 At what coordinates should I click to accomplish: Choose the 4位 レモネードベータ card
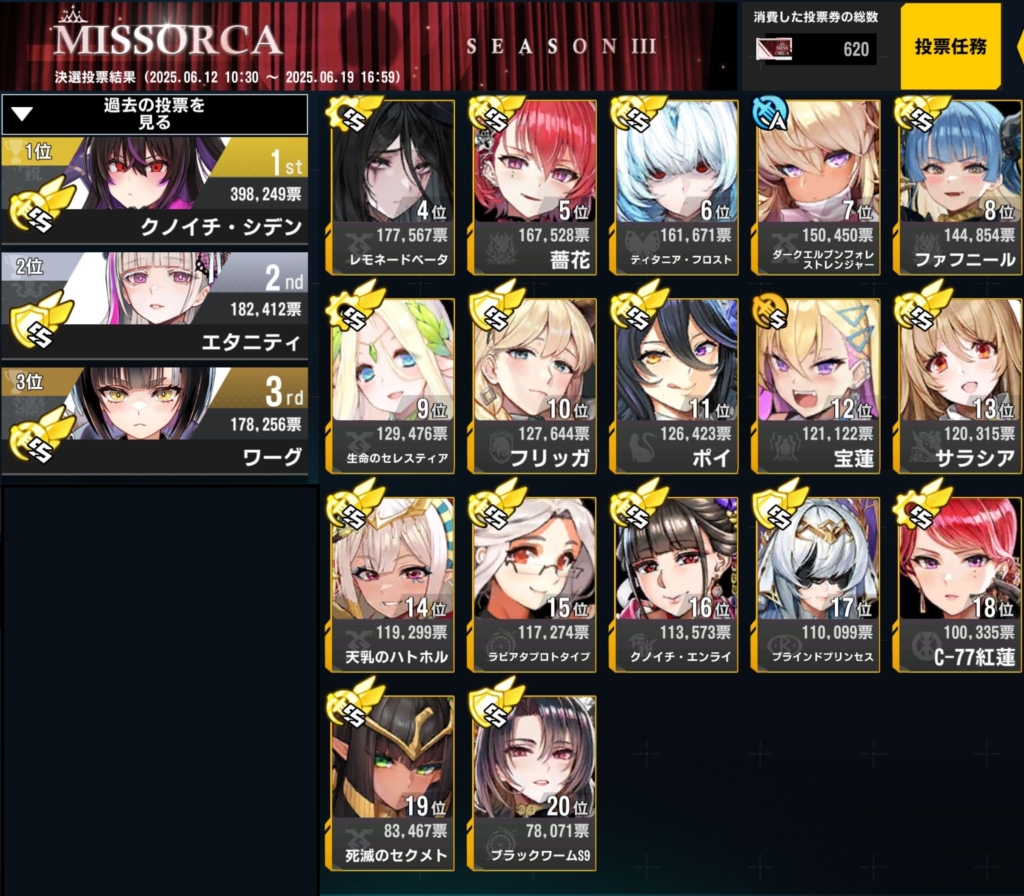393,187
